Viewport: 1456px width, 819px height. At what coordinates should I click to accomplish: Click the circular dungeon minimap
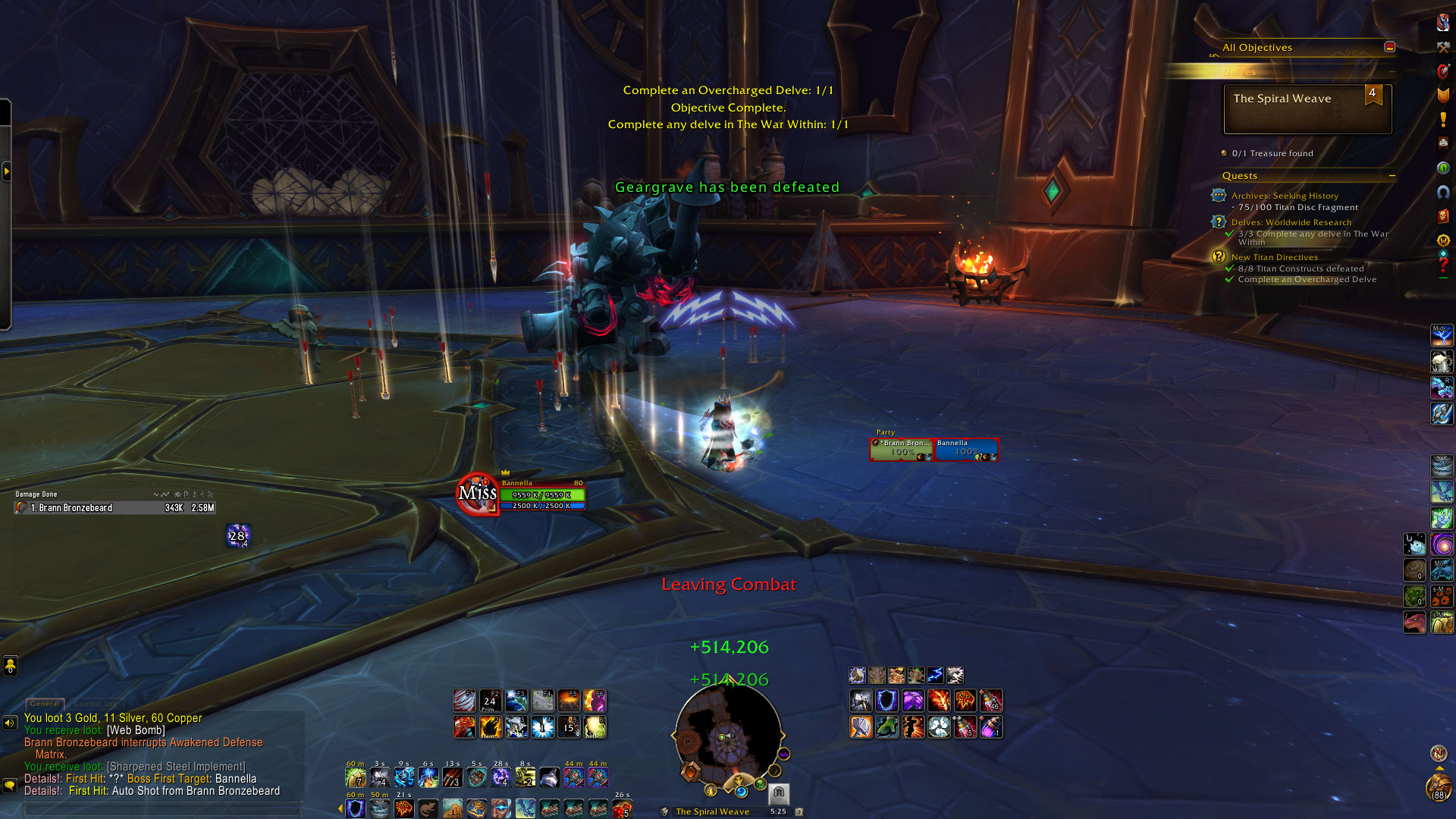[x=727, y=736]
